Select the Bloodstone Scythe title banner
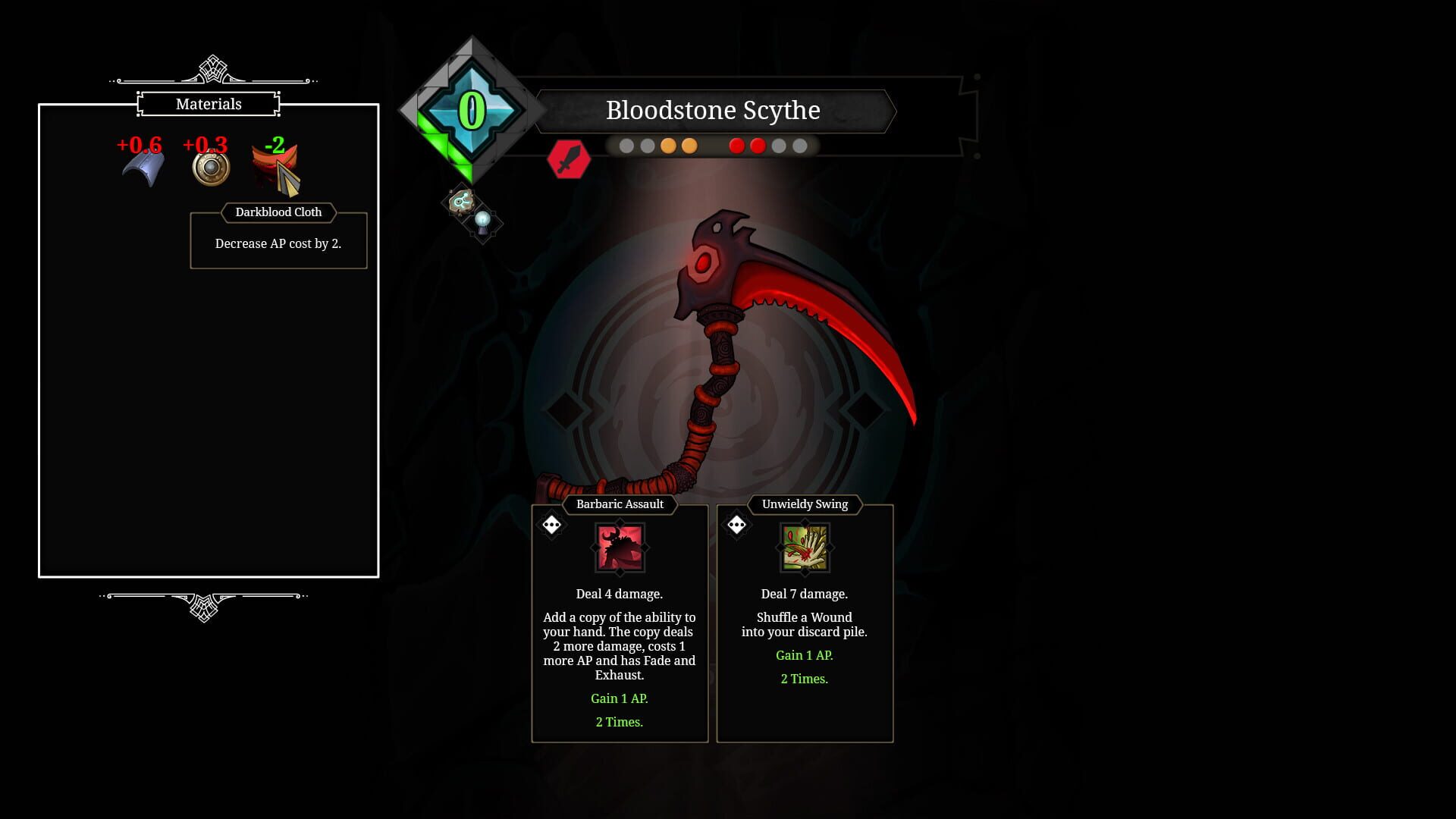 point(713,111)
